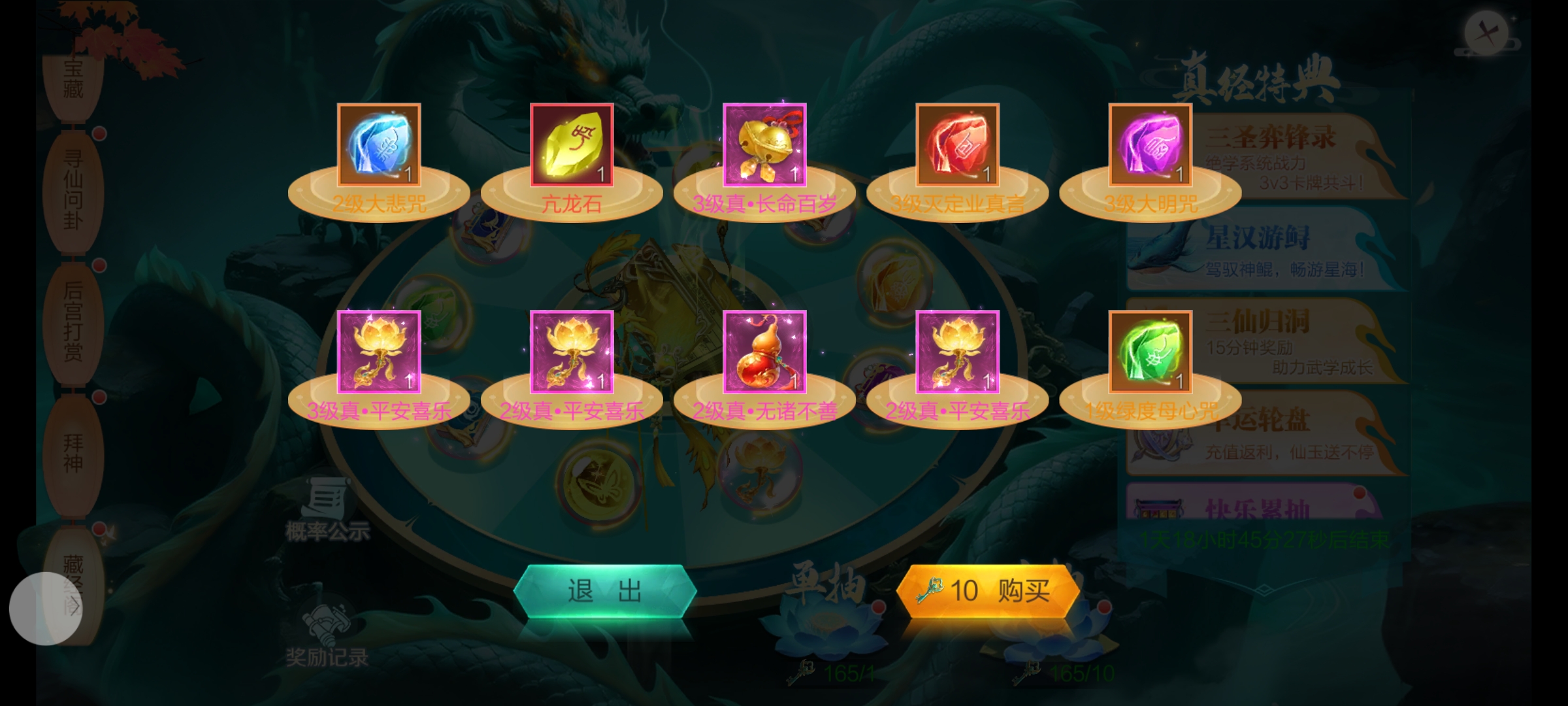Select the green 1级绿度母心咒 gem
The width and height of the screenshot is (1568, 706).
(x=1150, y=352)
